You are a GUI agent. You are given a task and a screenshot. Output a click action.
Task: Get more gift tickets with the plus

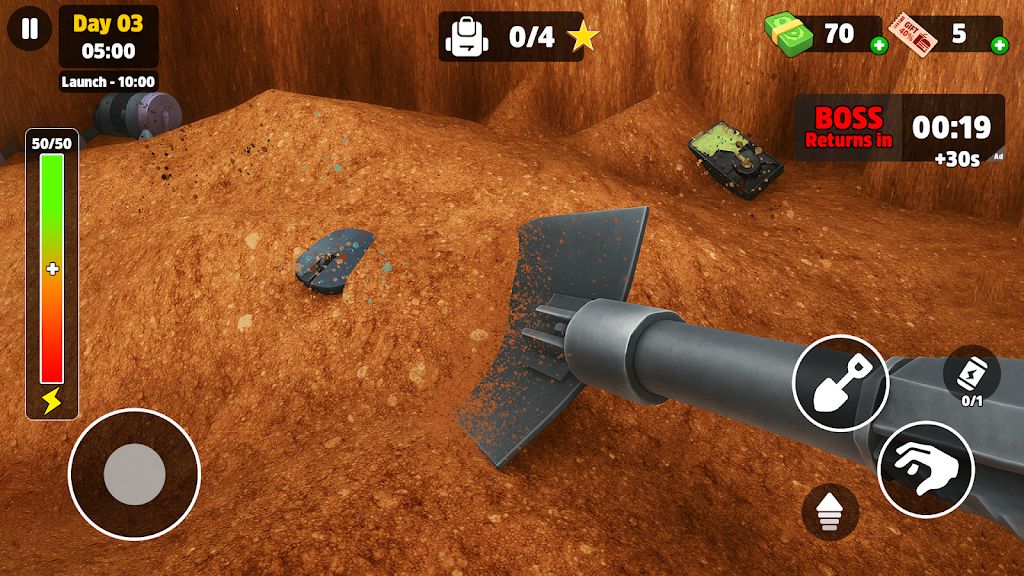tap(998, 45)
